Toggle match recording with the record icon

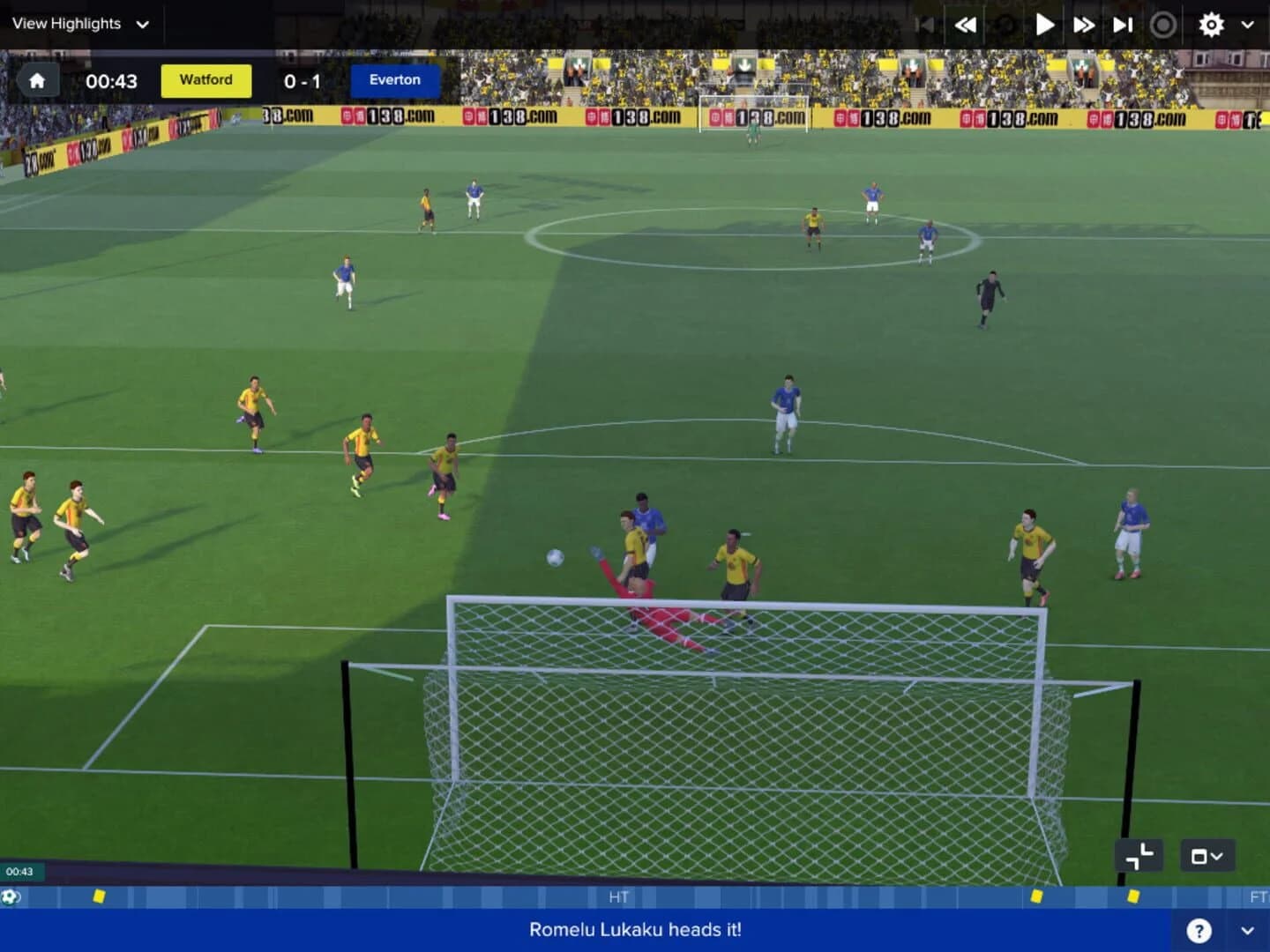click(1164, 25)
